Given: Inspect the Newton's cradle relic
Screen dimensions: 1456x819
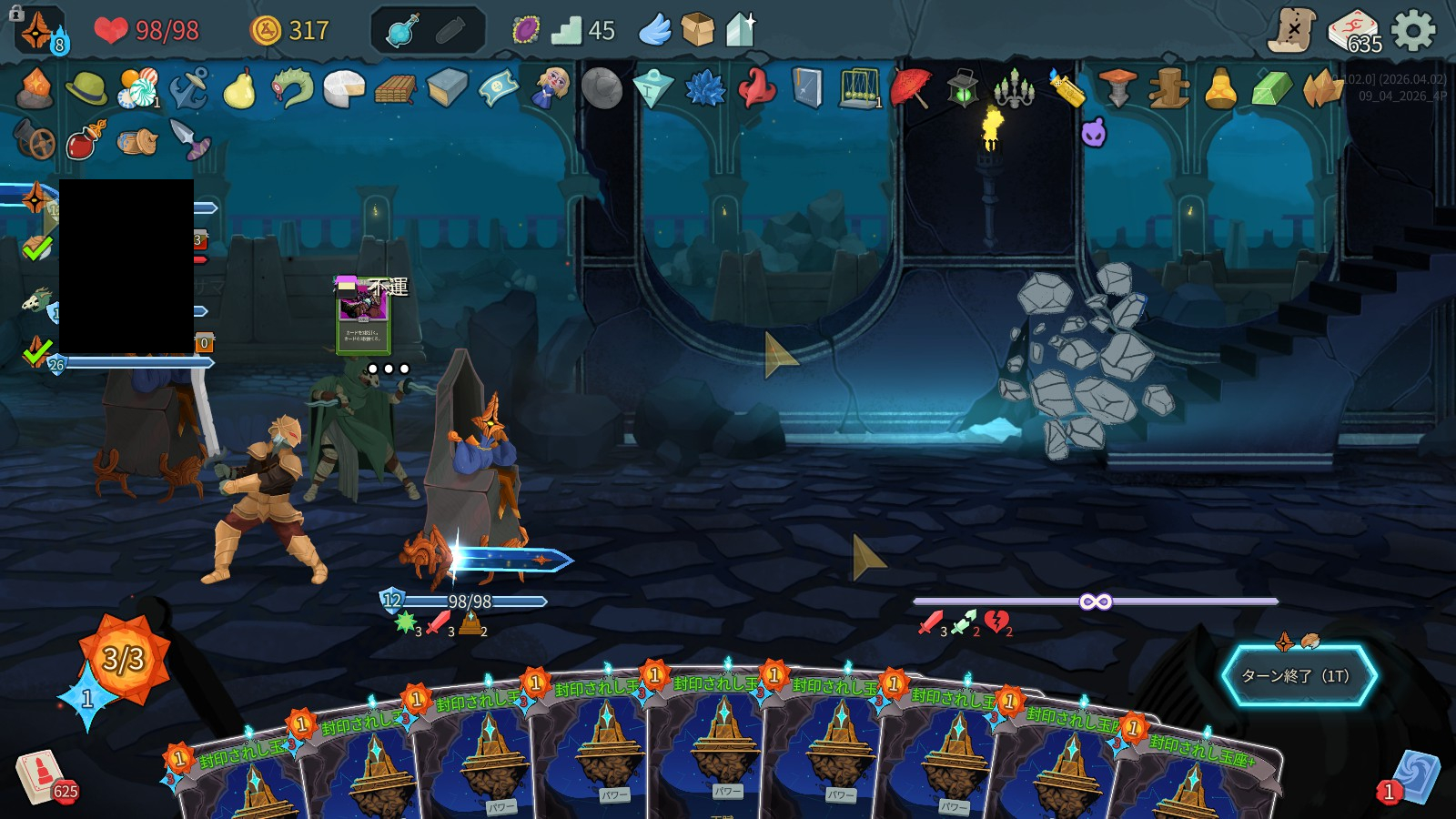Looking at the screenshot, I should tap(858, 88).
